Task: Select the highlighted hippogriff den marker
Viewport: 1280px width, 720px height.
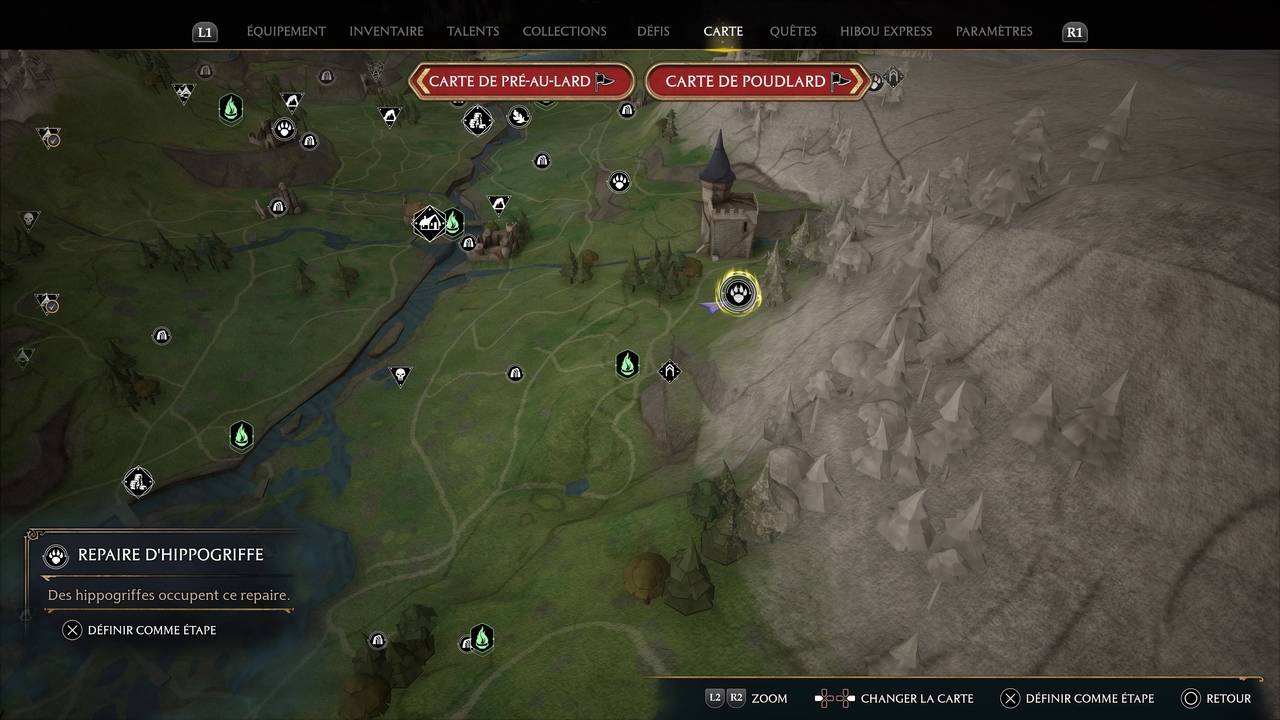Action: pos(739,295)
